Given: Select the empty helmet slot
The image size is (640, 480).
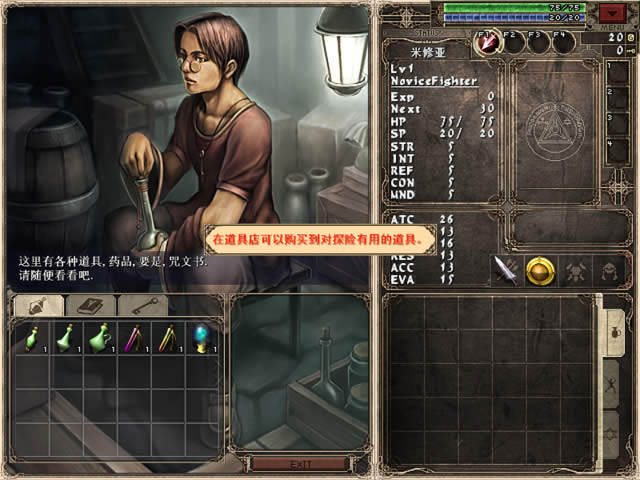Looking at the screenshot, I should coord(609,270).
